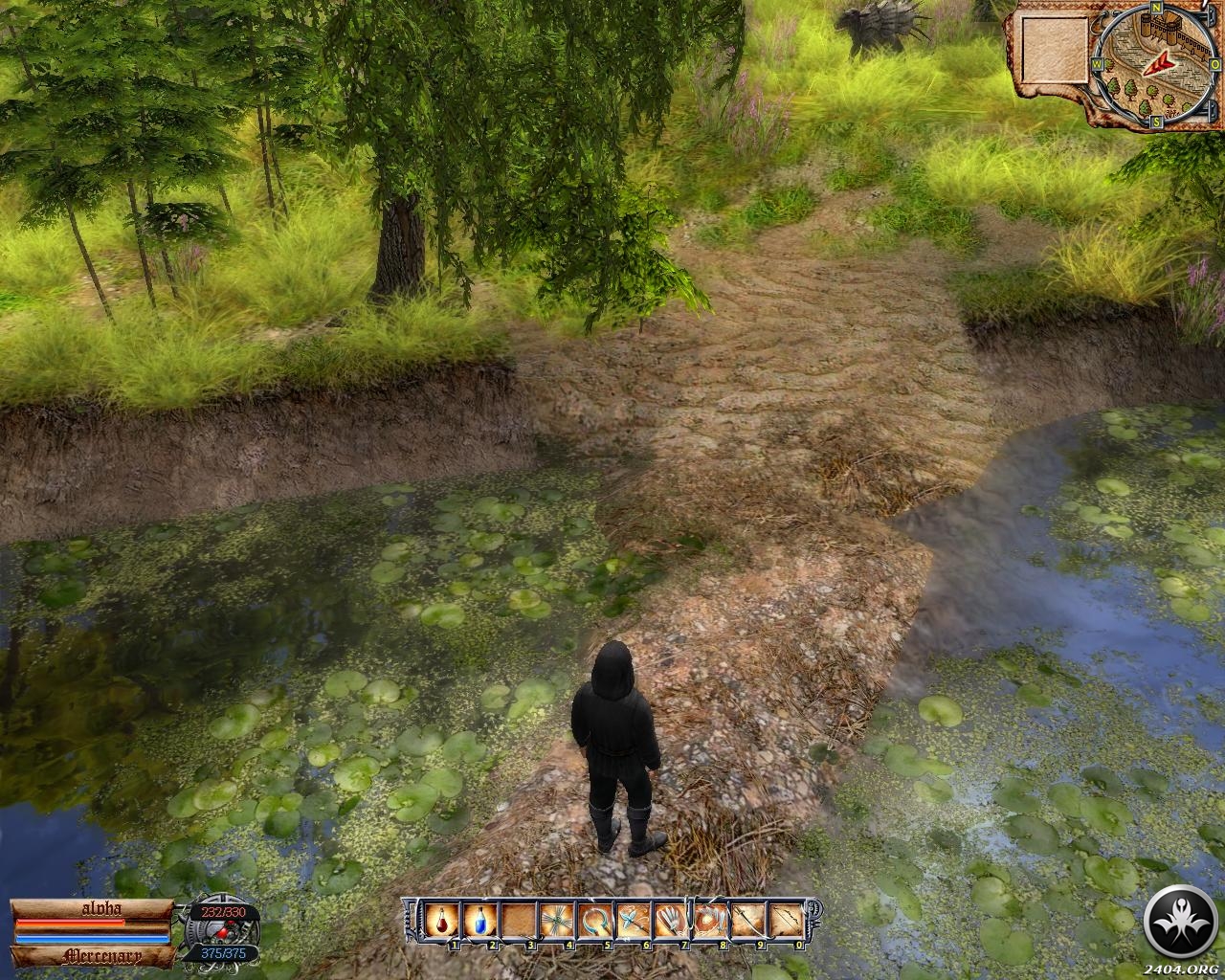This screenshot has height=980, width=1225.
Task: Select the alpha character name plate
Action: click(x=92, y=908)
